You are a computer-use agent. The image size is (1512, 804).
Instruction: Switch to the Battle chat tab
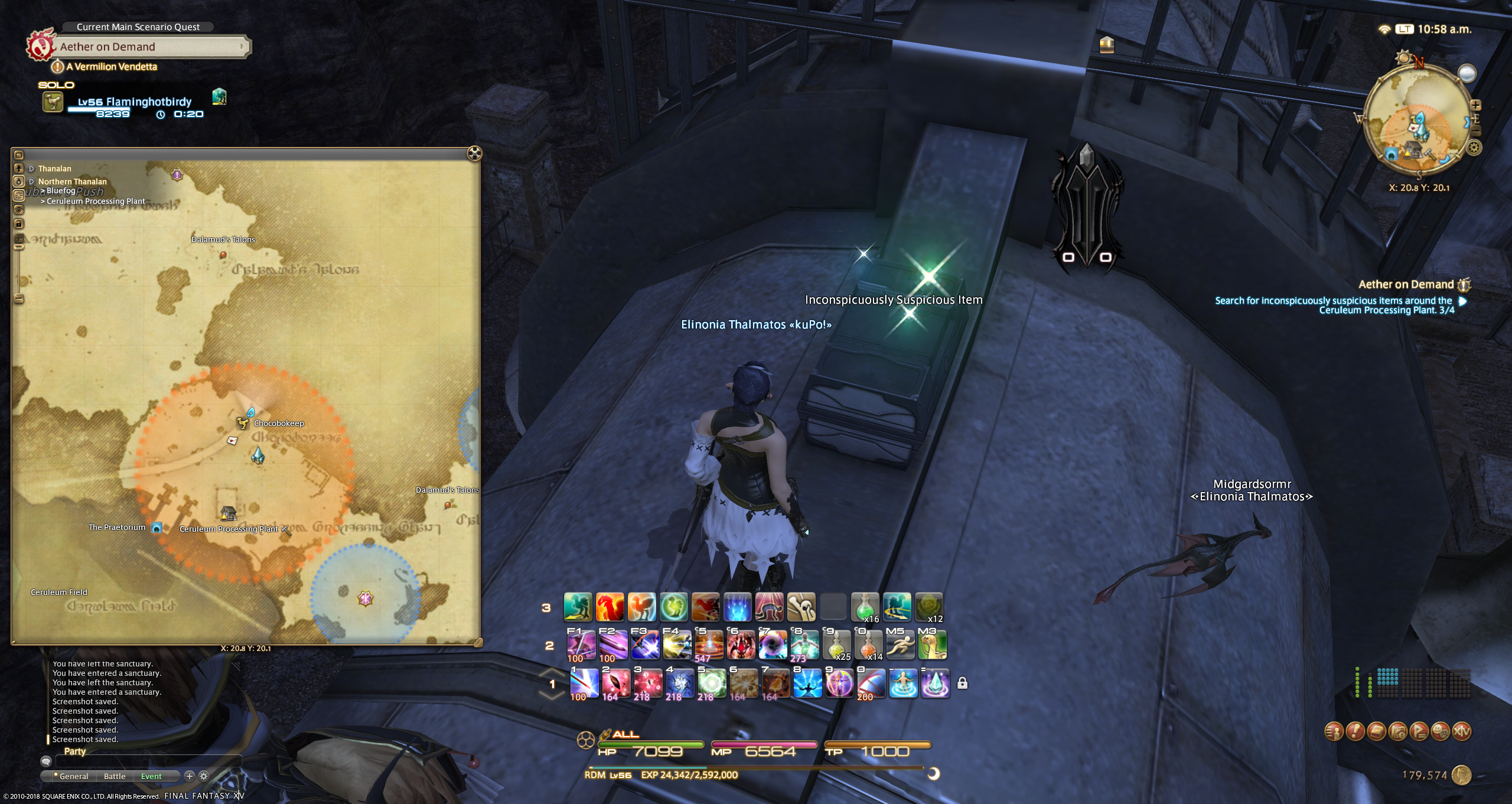click(x=115, y=776)
